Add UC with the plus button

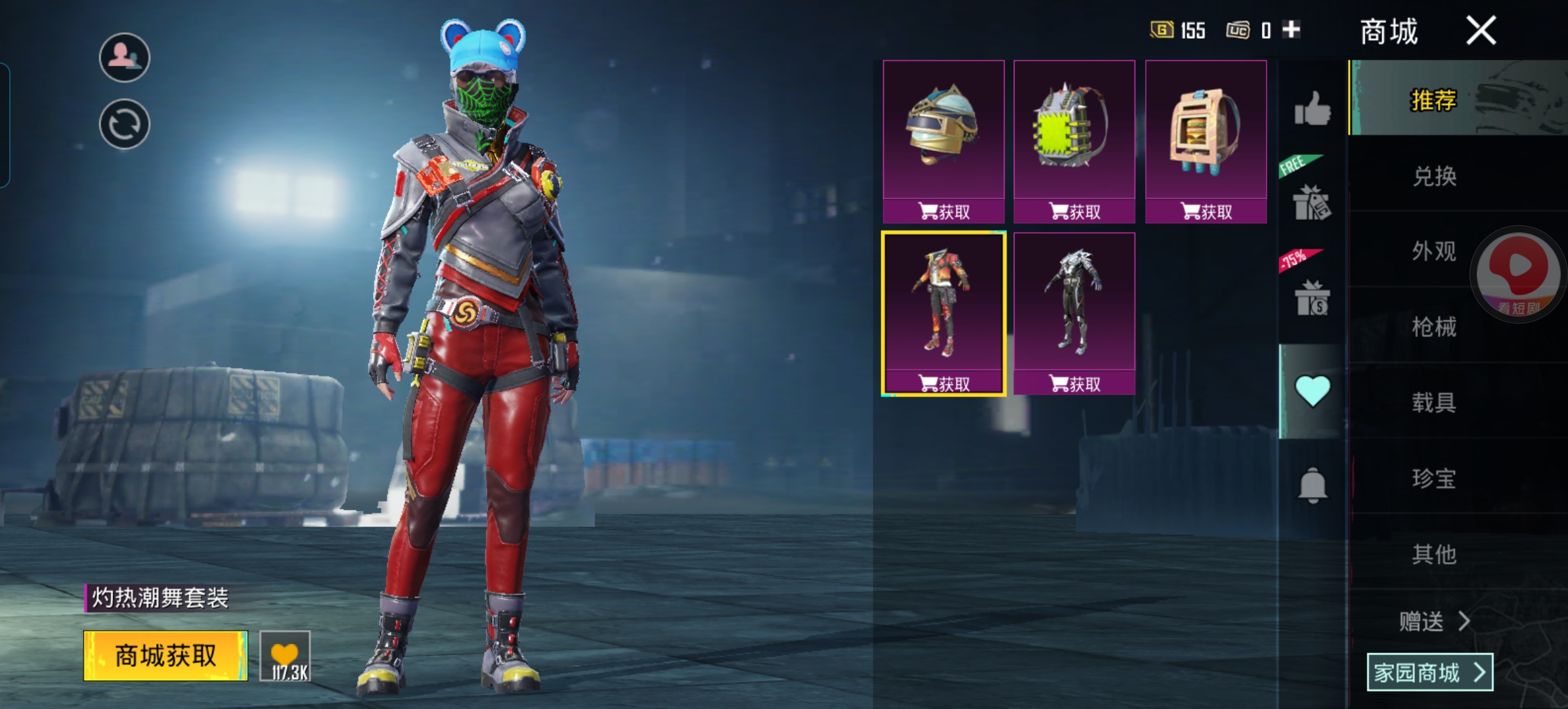[x=1291, y=30]
